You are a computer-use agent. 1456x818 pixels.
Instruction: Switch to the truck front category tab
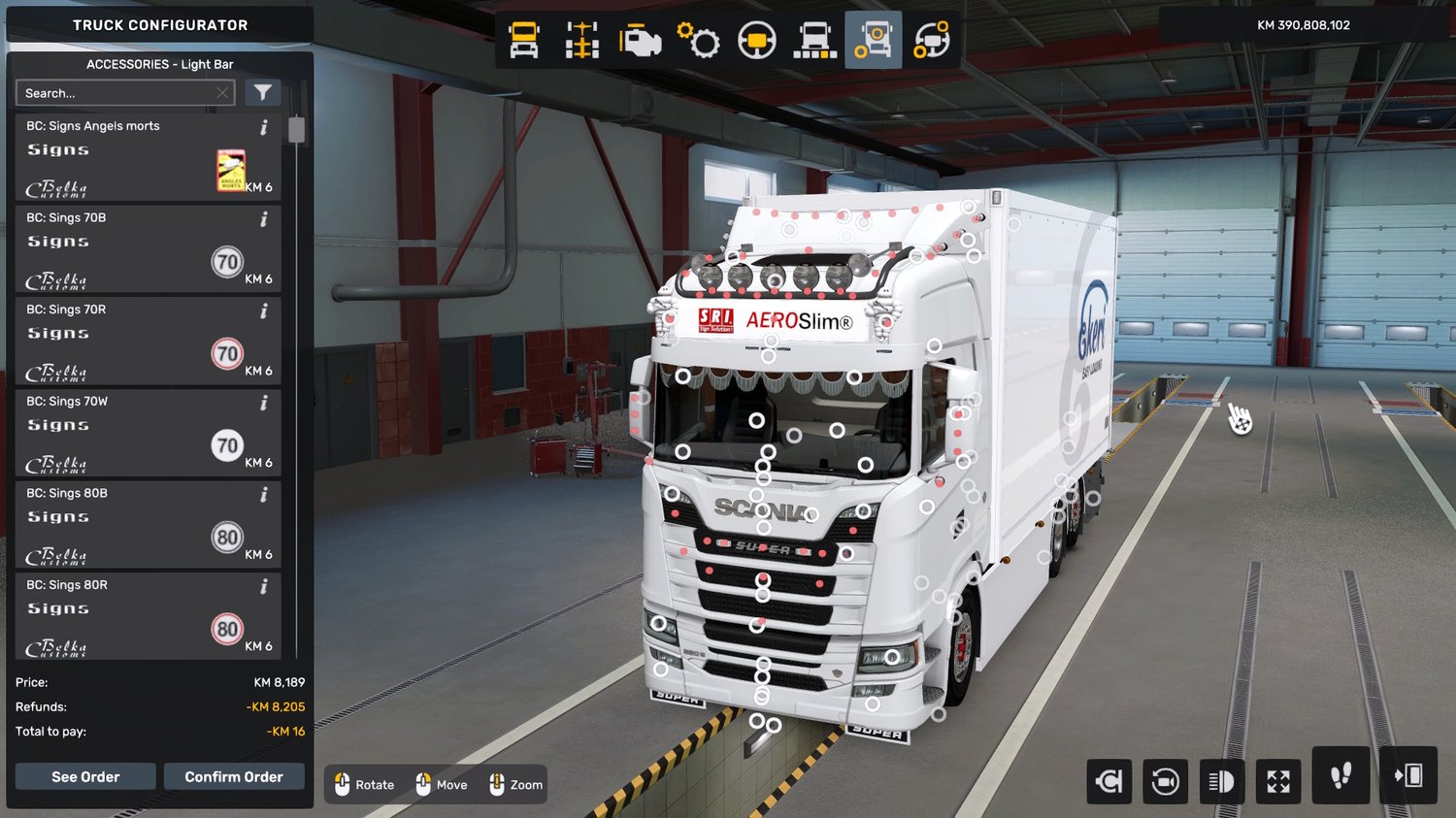point(524,41)
